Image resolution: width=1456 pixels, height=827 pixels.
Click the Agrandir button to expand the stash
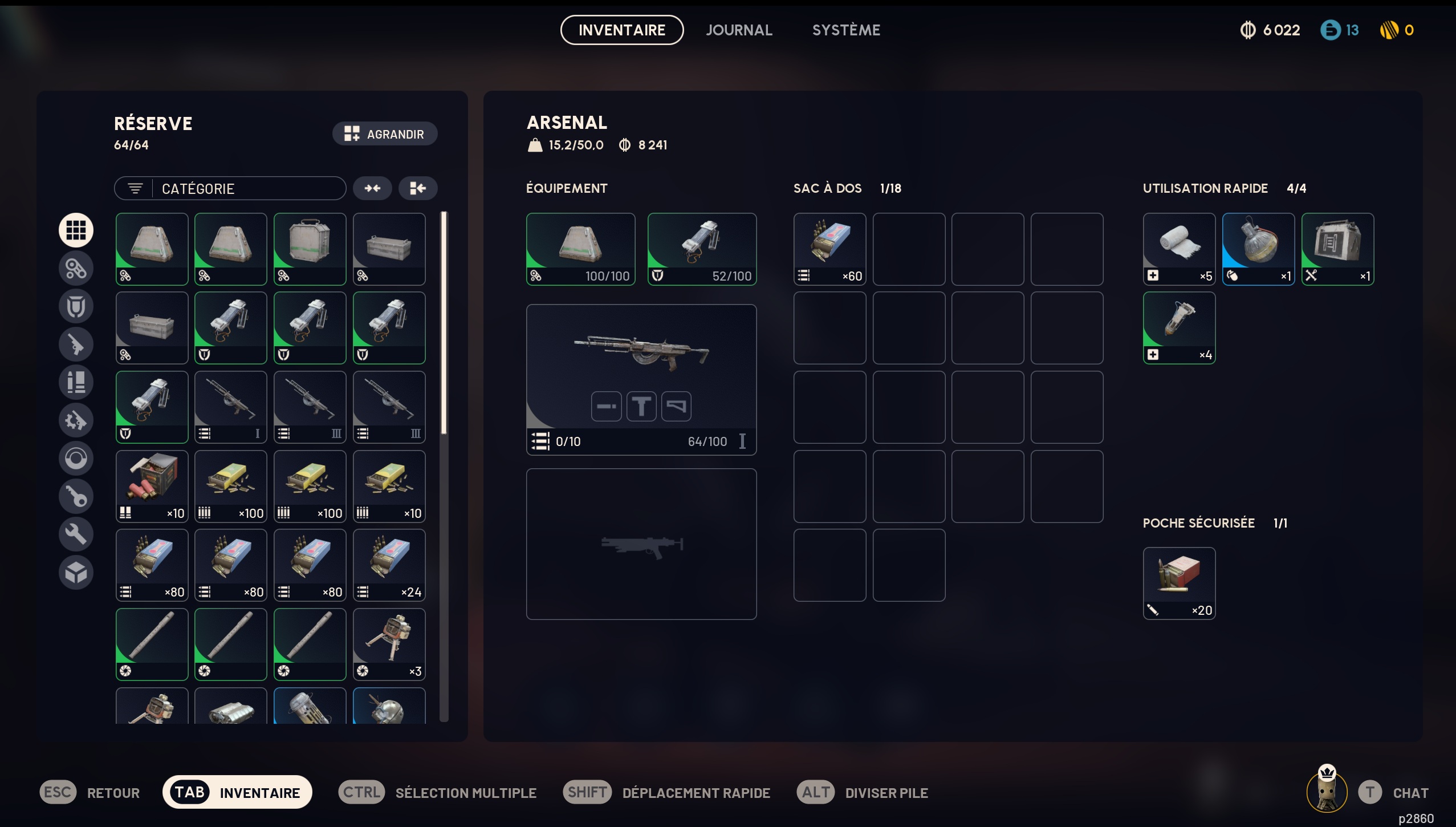click(385, 134)
